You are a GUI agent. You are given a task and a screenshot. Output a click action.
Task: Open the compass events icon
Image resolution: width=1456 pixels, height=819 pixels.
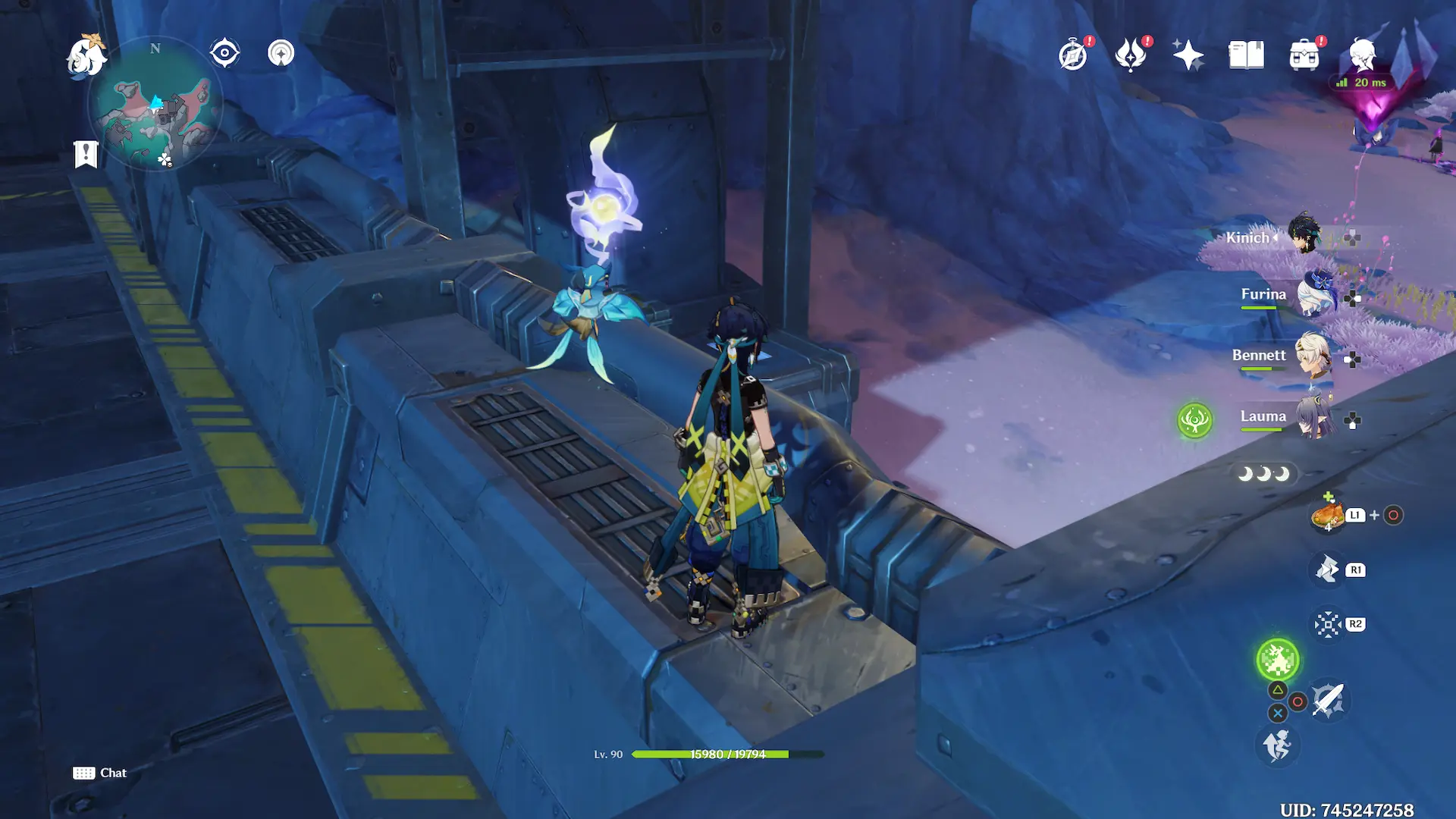1074,55
